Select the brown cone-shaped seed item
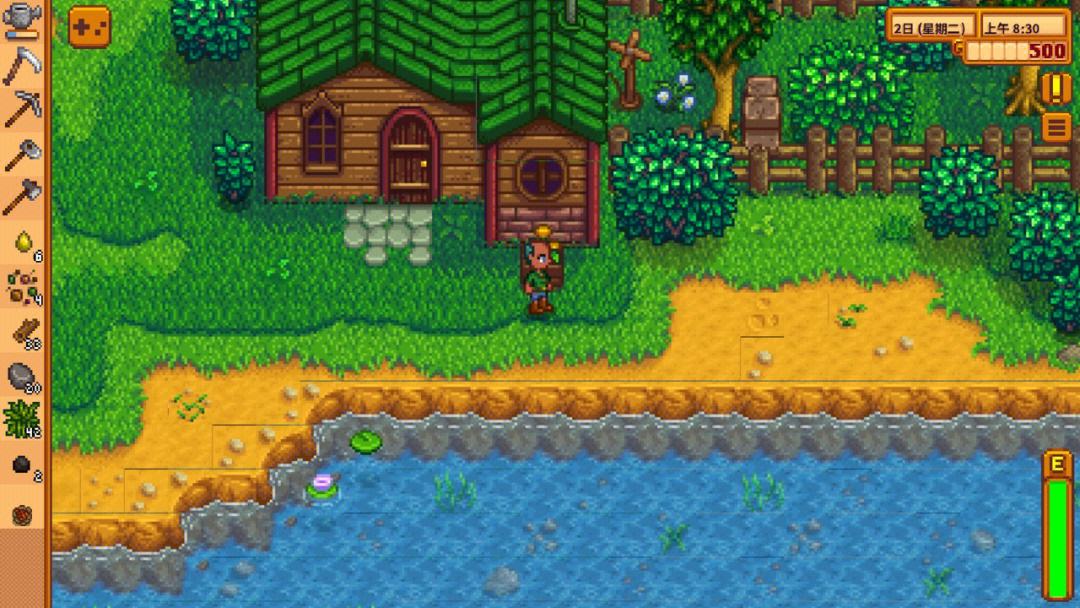1080x608 pixels. [22, 514]
